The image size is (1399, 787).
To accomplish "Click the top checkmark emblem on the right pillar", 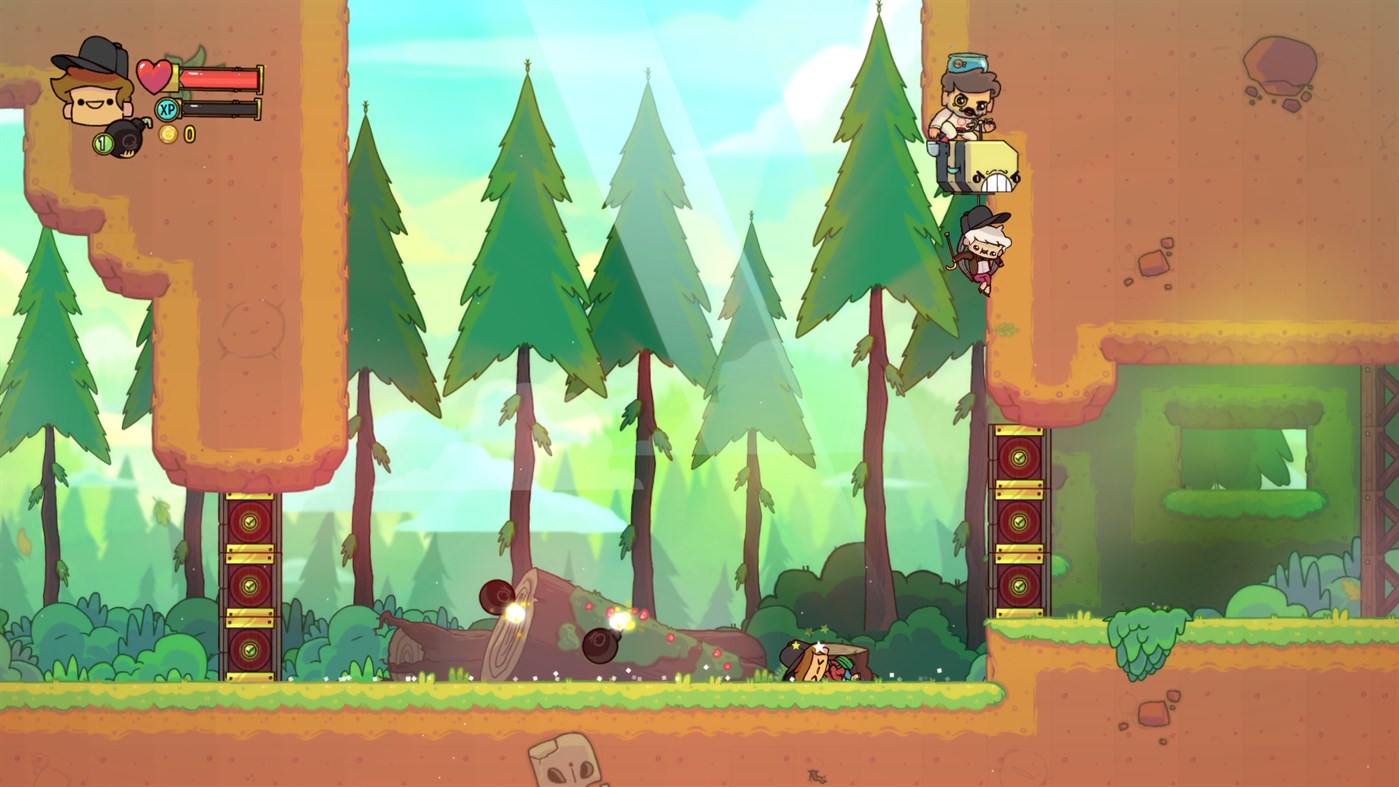I will (x=1018, y=457).
